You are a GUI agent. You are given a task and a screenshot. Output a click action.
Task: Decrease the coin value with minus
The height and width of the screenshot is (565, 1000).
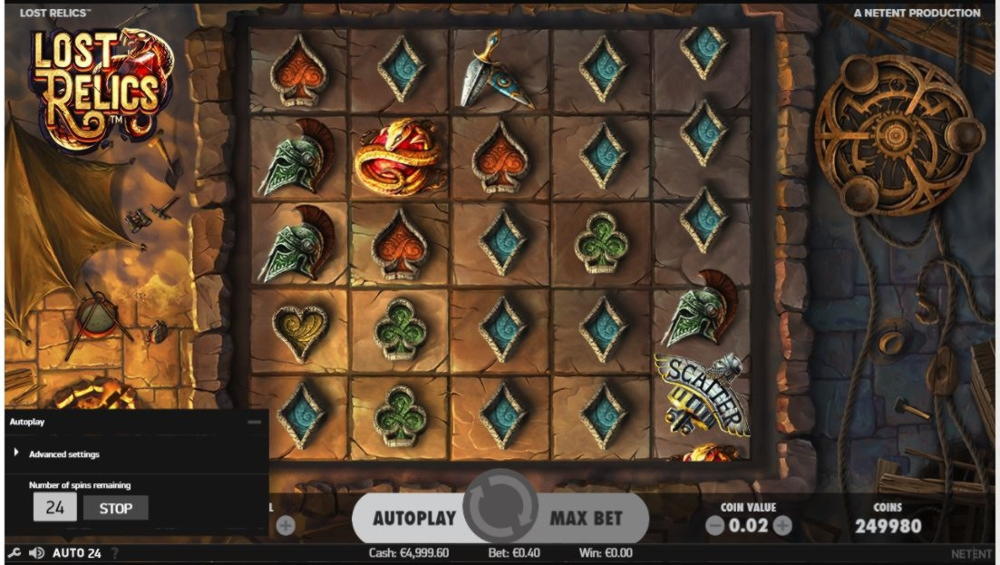(714, 525)
